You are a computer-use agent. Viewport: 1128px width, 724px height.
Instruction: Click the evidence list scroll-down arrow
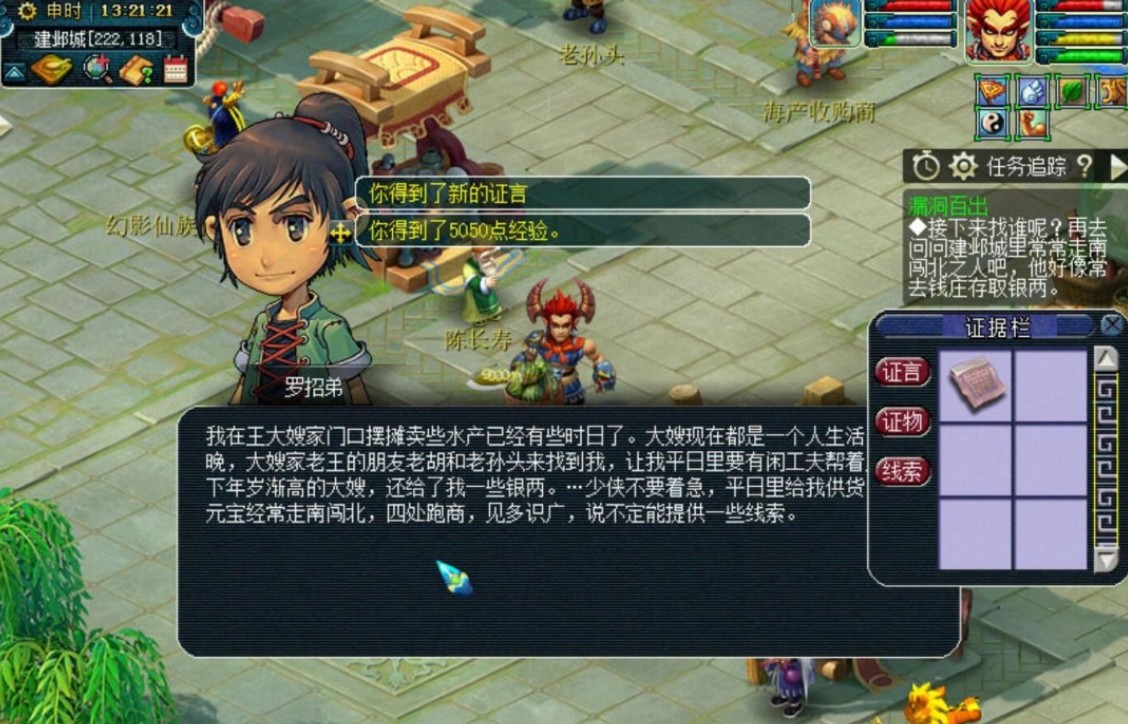(x=1105, y=560)
